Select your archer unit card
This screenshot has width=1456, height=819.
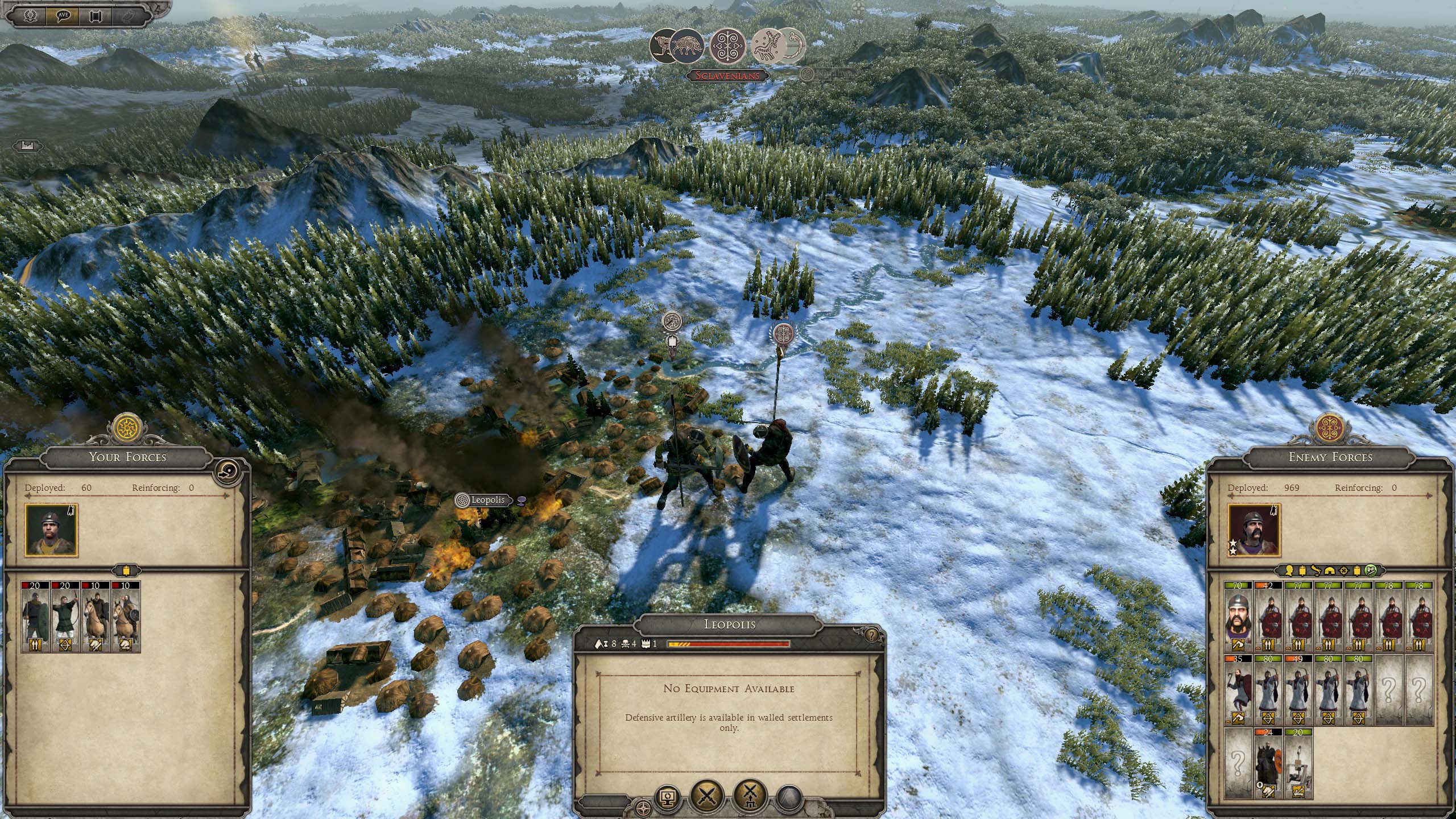(x=66, y=617)
